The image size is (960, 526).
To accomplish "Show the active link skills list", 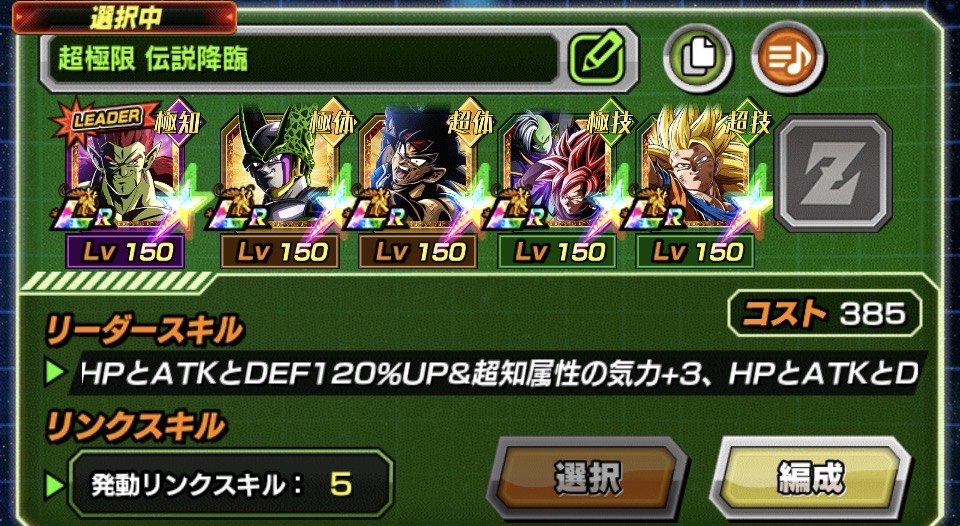I will tap(230, 485).
